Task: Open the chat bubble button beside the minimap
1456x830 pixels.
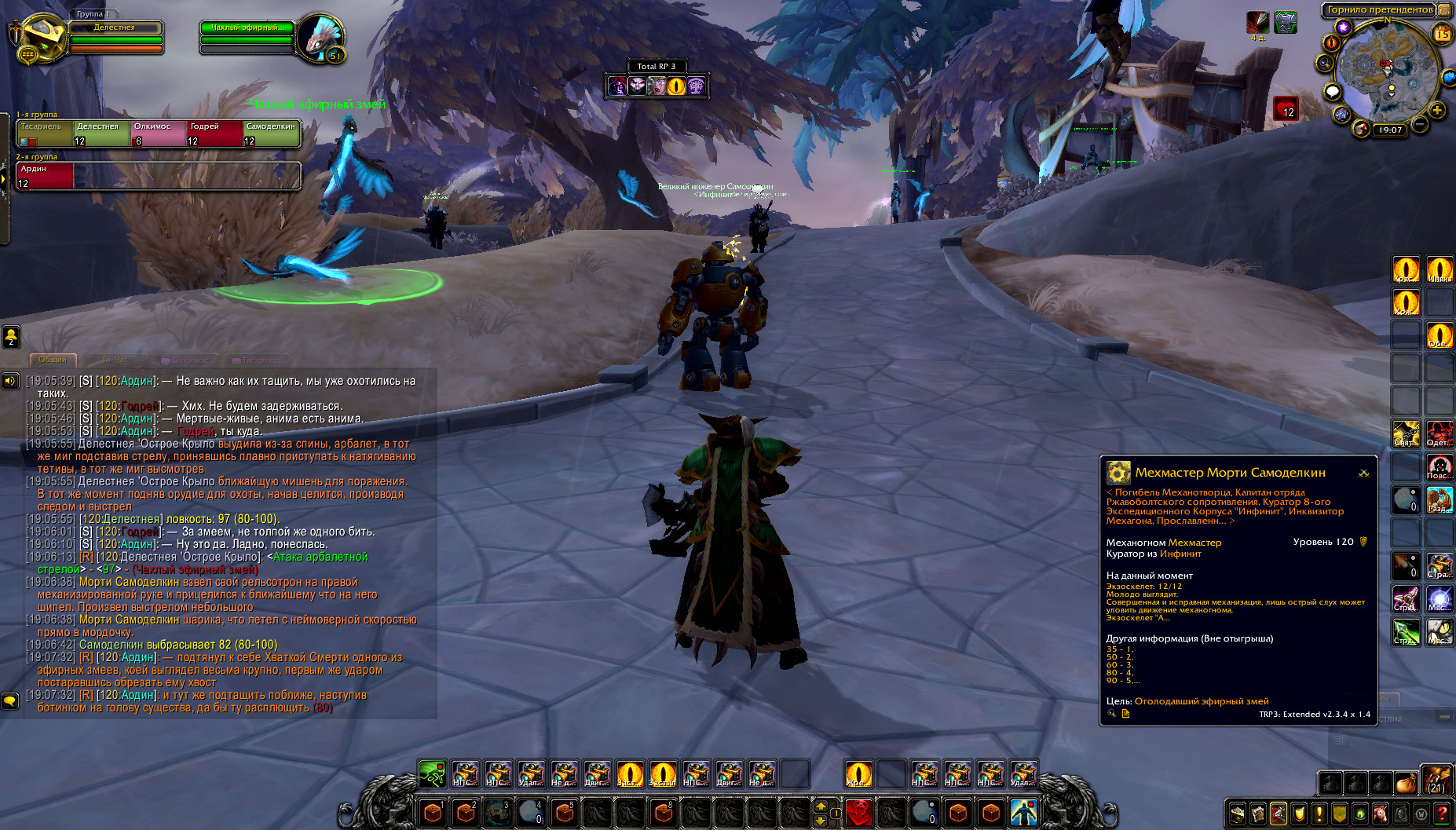Action: 1332,92
